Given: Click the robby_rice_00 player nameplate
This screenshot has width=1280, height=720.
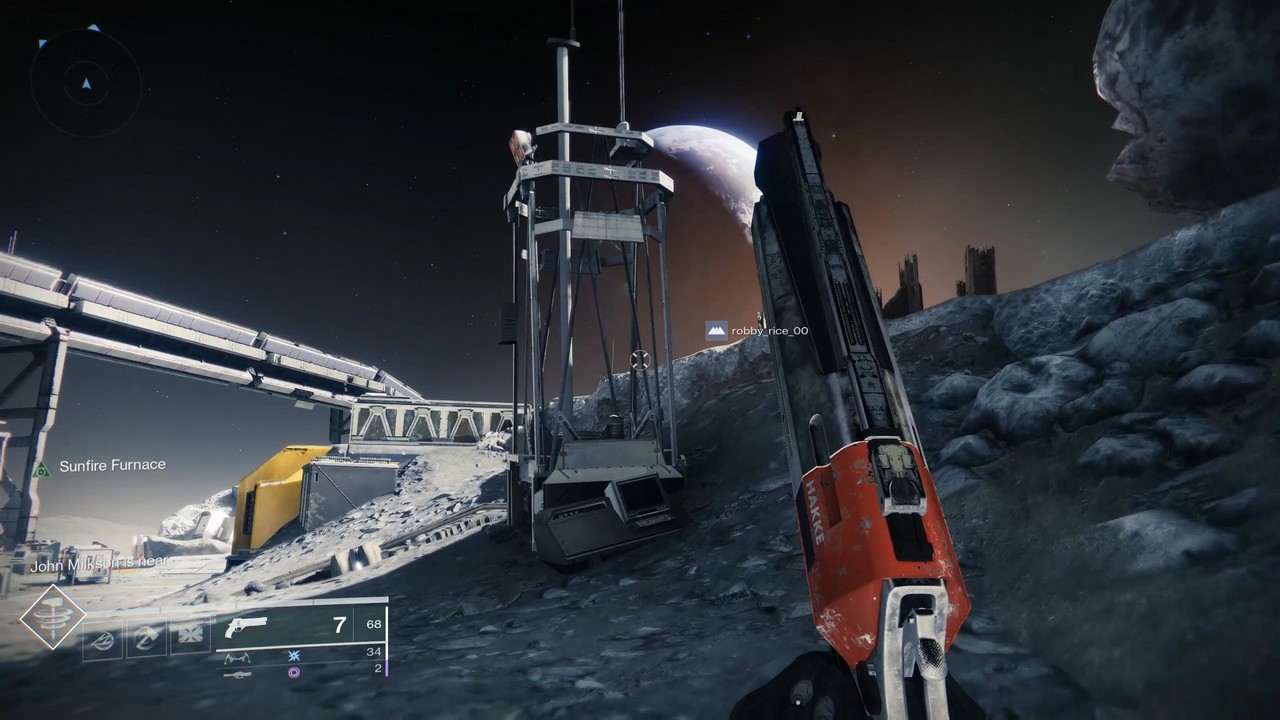Looking at the screenshot, I should coord(768,331).
